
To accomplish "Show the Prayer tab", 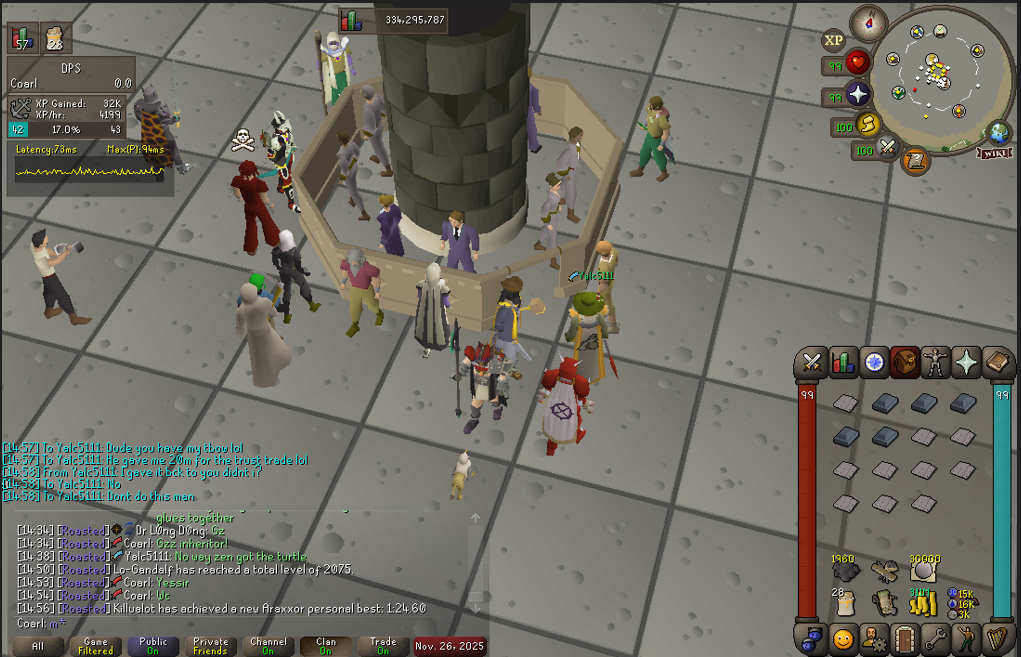I will coord(967,363).
